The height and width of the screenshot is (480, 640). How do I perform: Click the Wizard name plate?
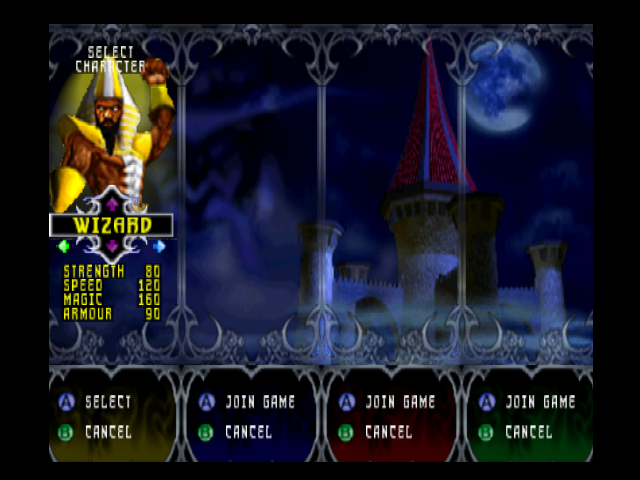pos(112,225)
